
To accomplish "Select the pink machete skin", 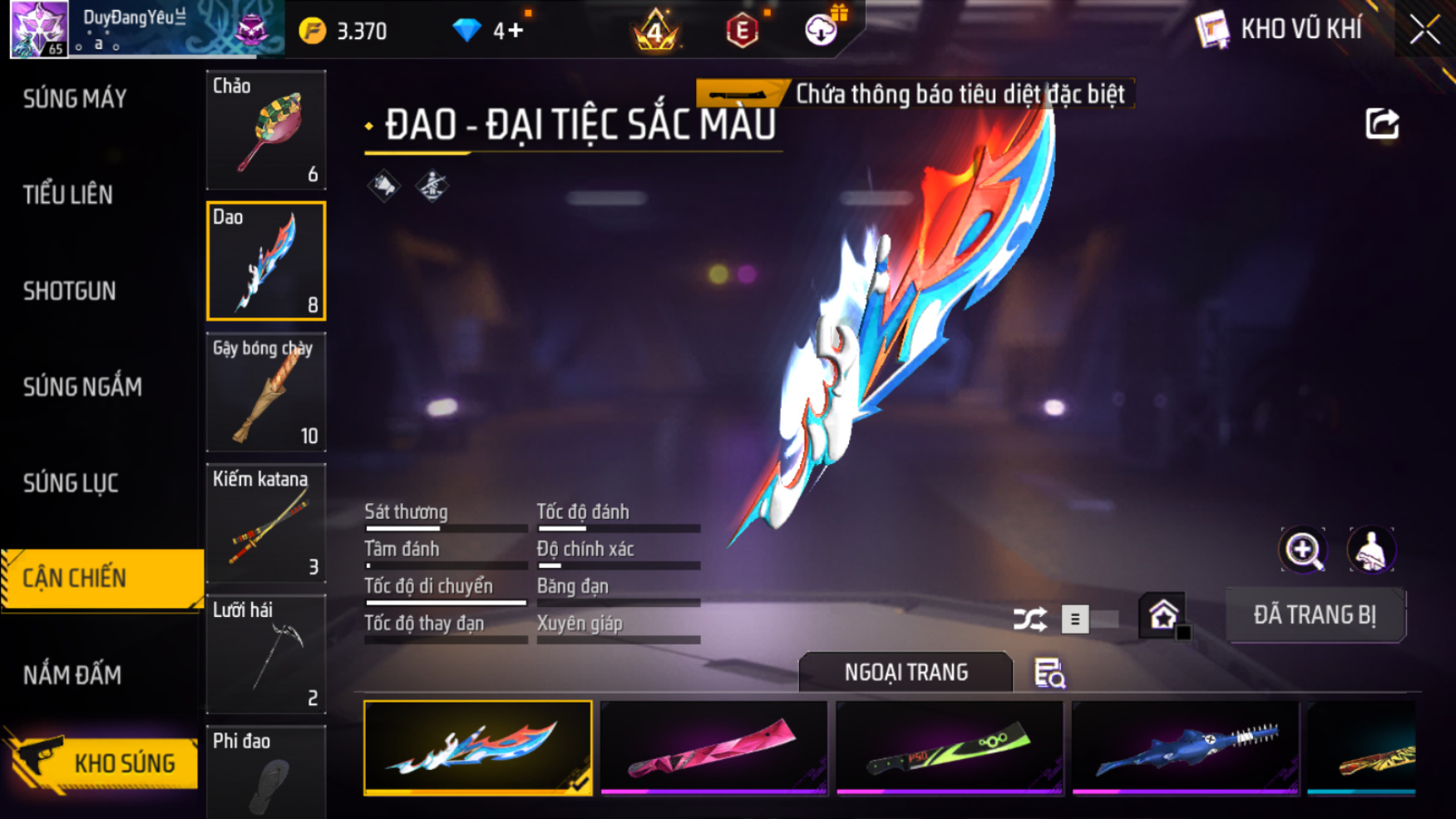I will [x=713, y=747].
